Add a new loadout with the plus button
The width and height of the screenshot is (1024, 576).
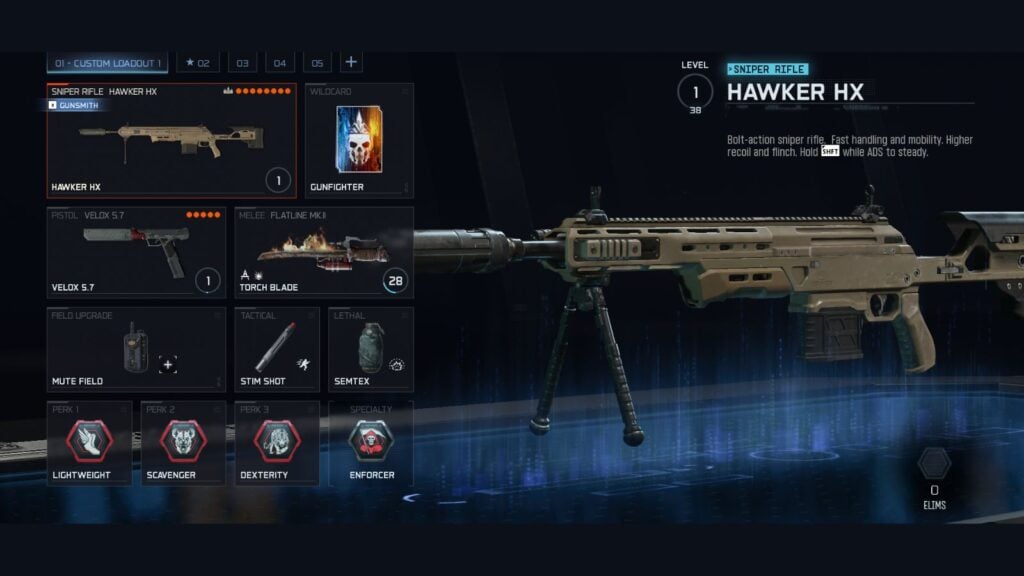click(351, 62)
